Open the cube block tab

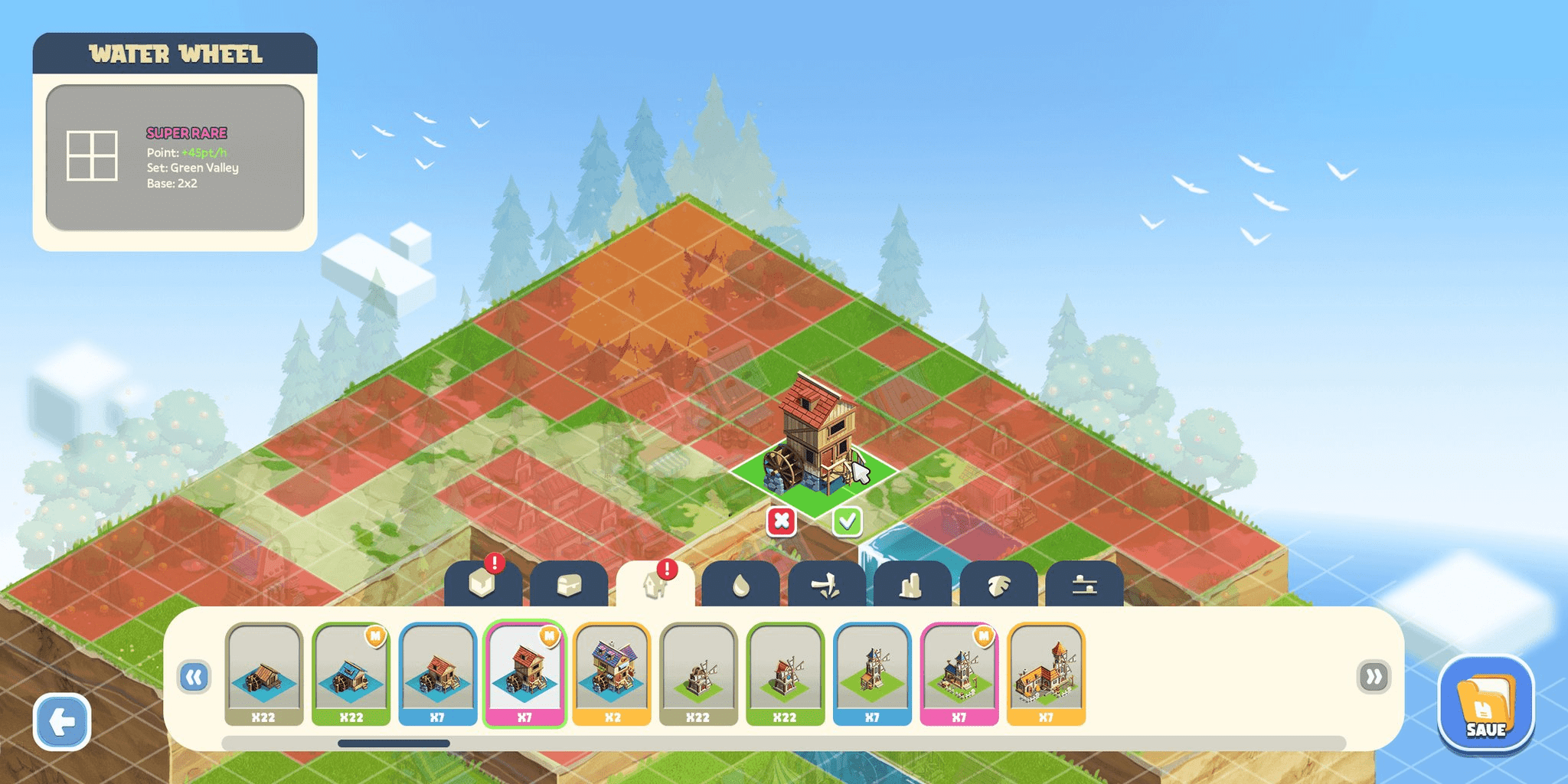coord(483,585)
